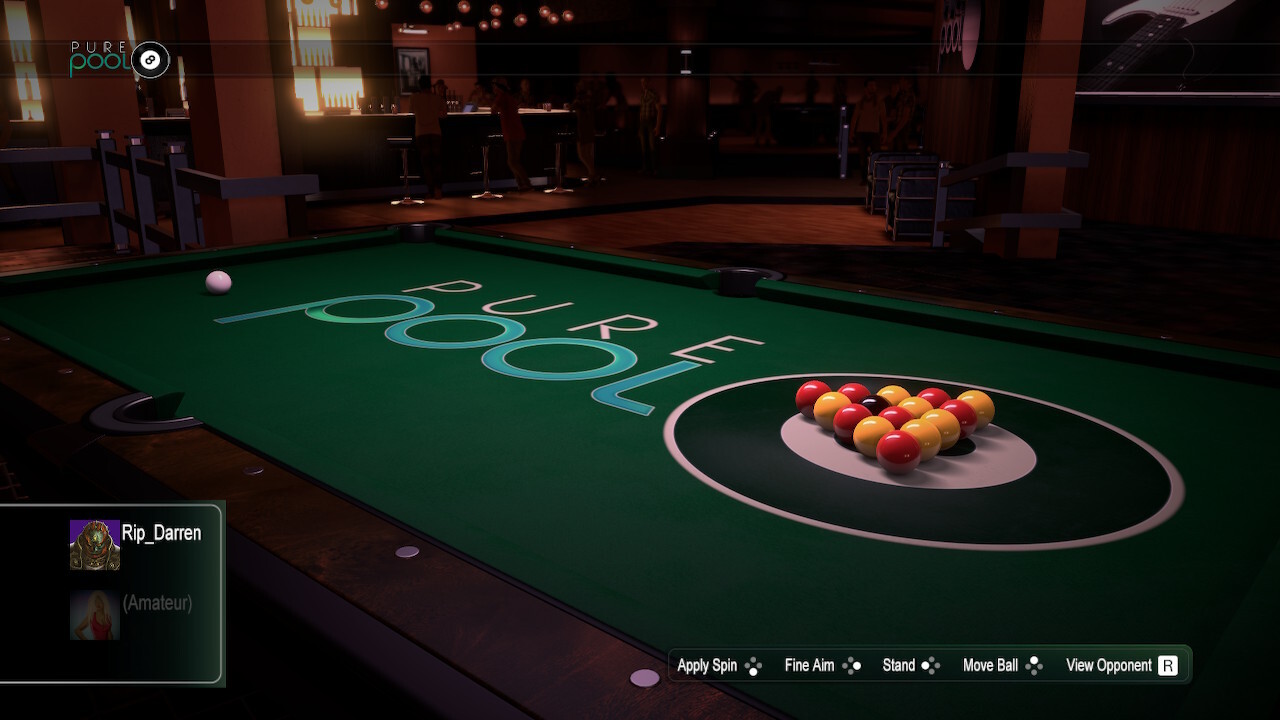Click the (Amateur) skill rank label
The width and height of the screenshot is (1280, 720).
coord(156,602)
